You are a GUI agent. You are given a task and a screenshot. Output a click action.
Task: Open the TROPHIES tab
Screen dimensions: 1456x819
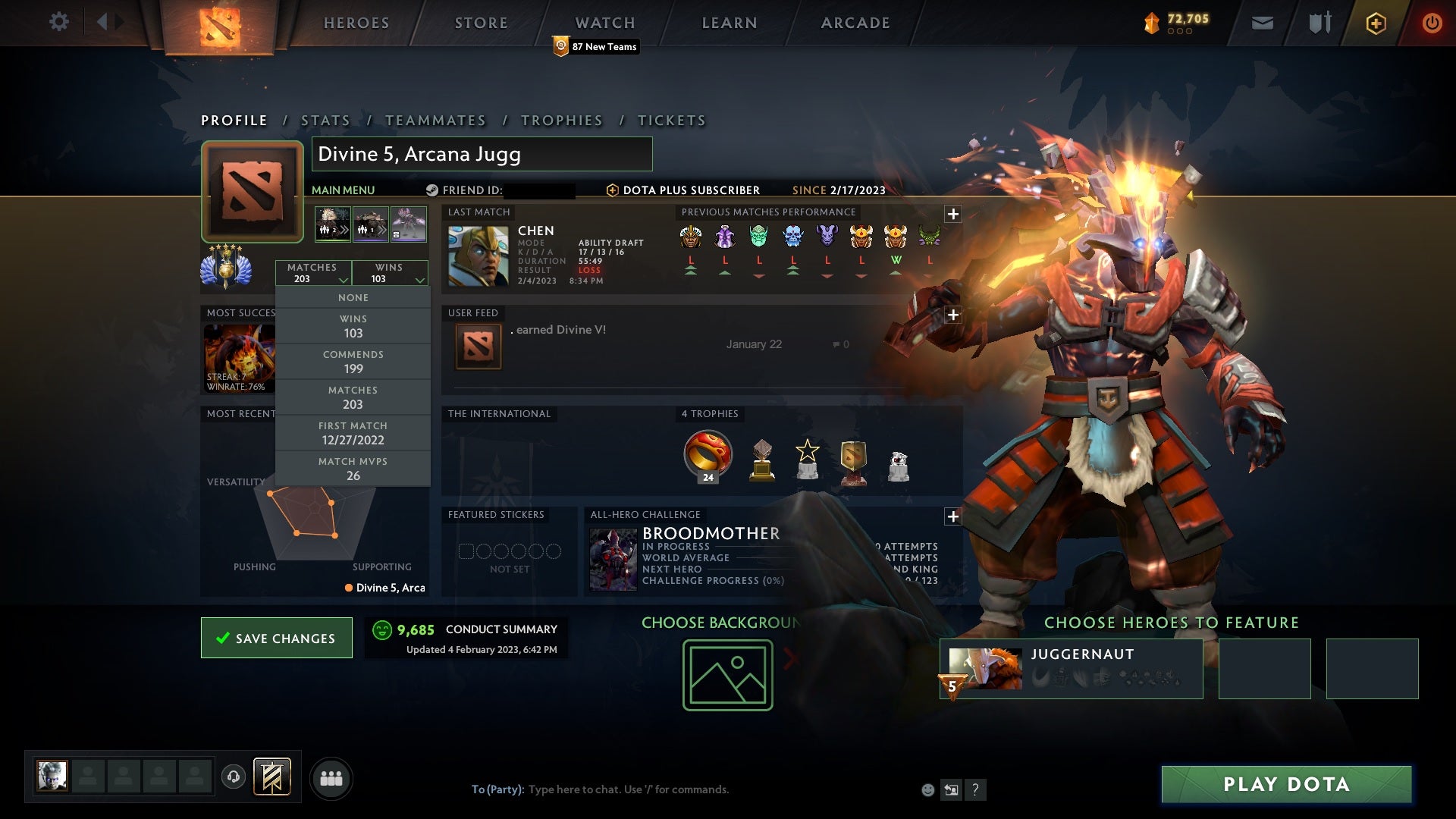[x=561, y=120]
